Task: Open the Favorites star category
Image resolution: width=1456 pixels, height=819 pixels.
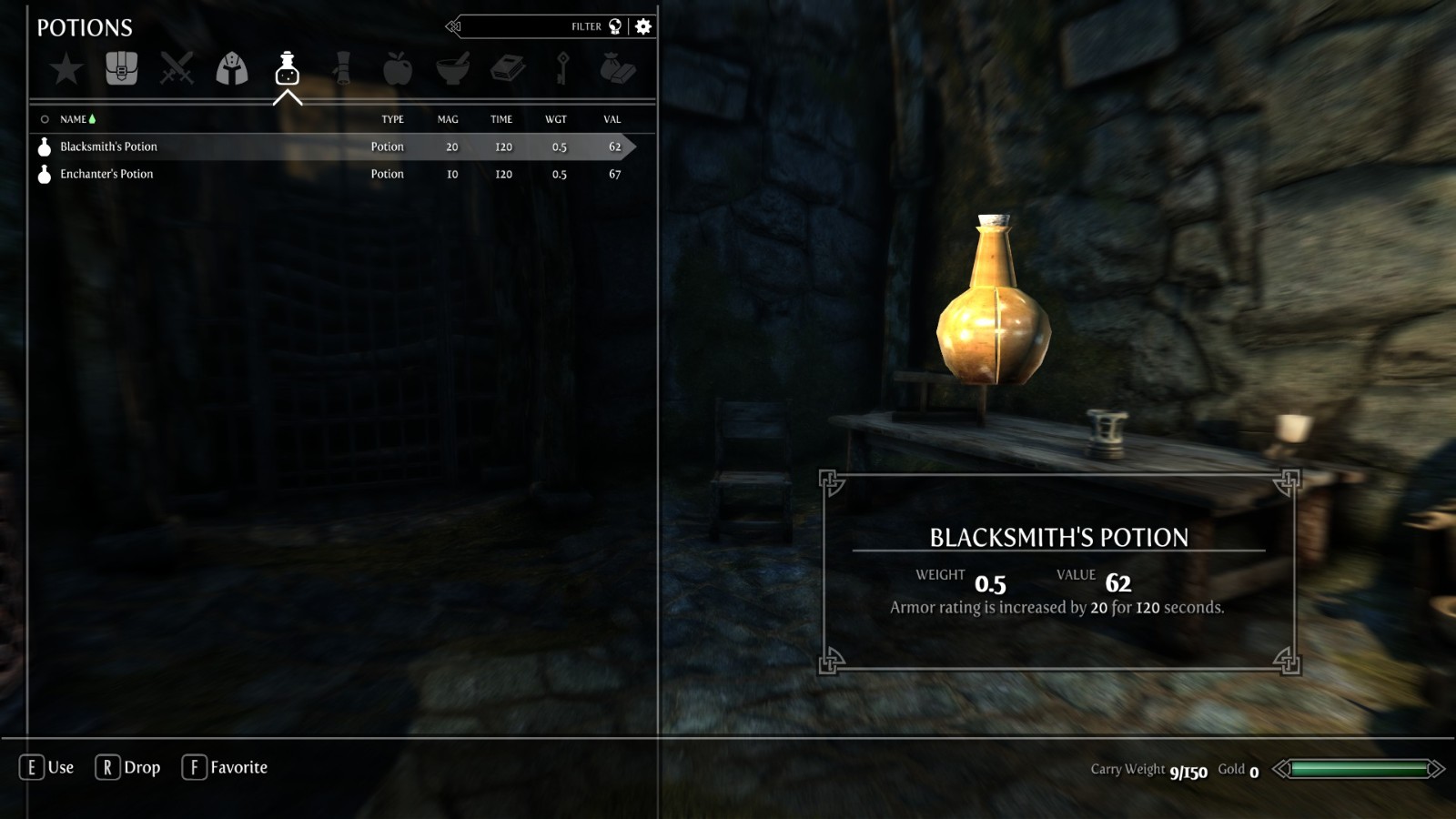Action: 66,69
